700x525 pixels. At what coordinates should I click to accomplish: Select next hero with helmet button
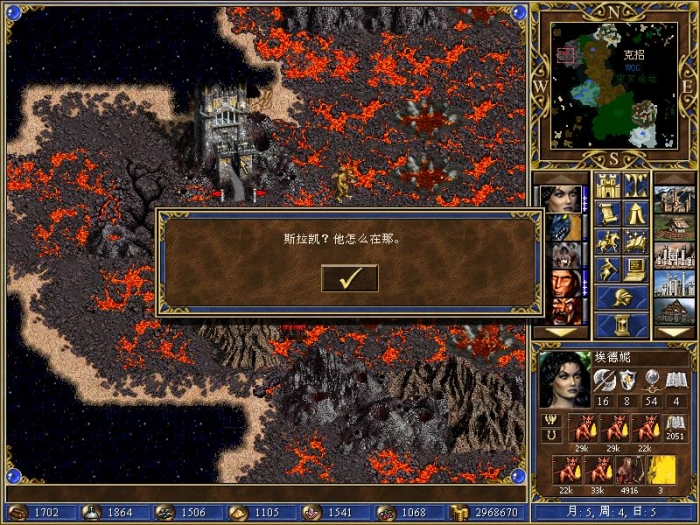[621, 297]
